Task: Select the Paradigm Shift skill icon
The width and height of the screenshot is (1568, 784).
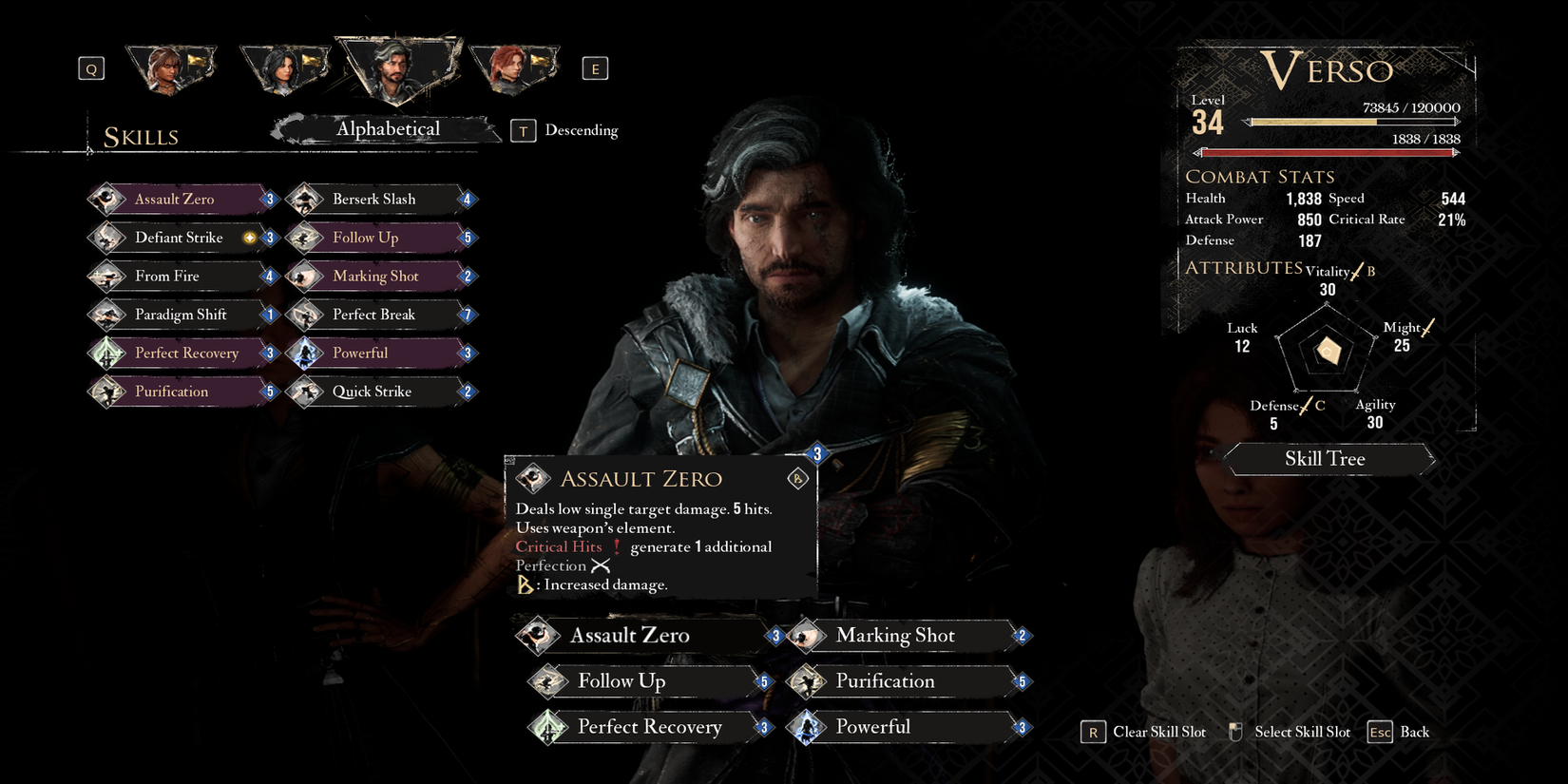Action: tap(105, 315)
